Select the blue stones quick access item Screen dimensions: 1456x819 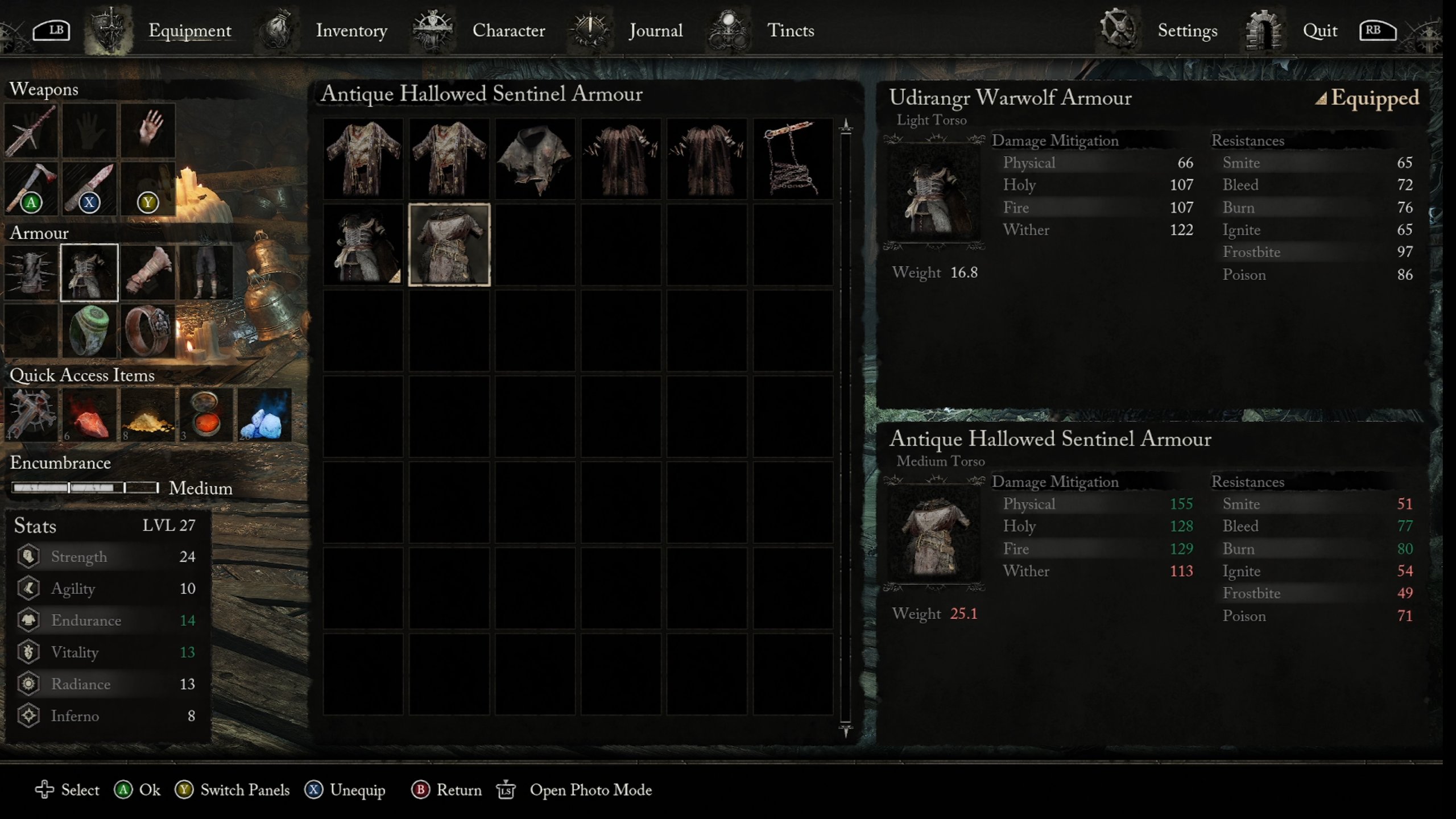264,416
